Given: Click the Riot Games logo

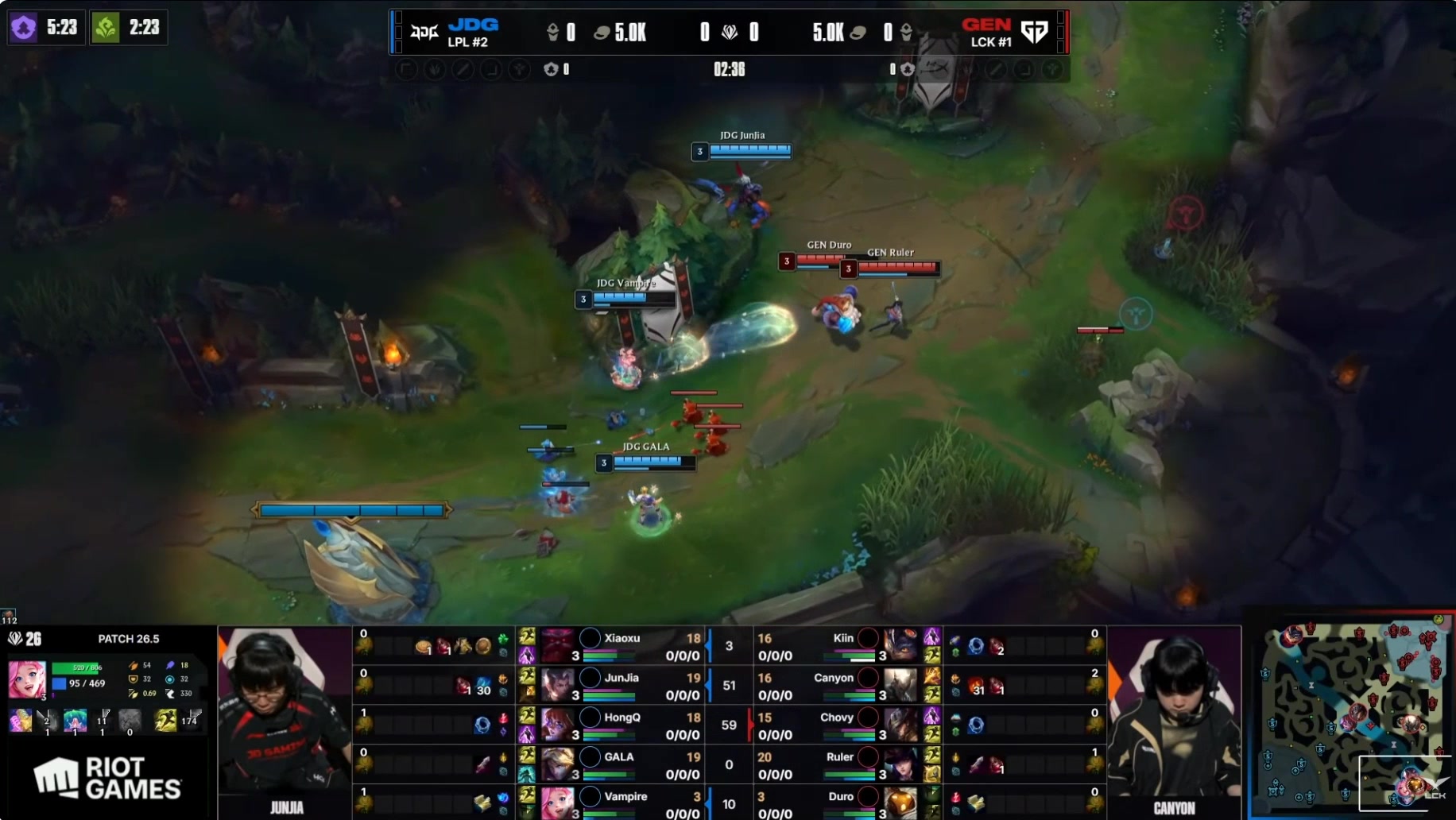Looking at the screenshot, I should click(x=108, y=778).
